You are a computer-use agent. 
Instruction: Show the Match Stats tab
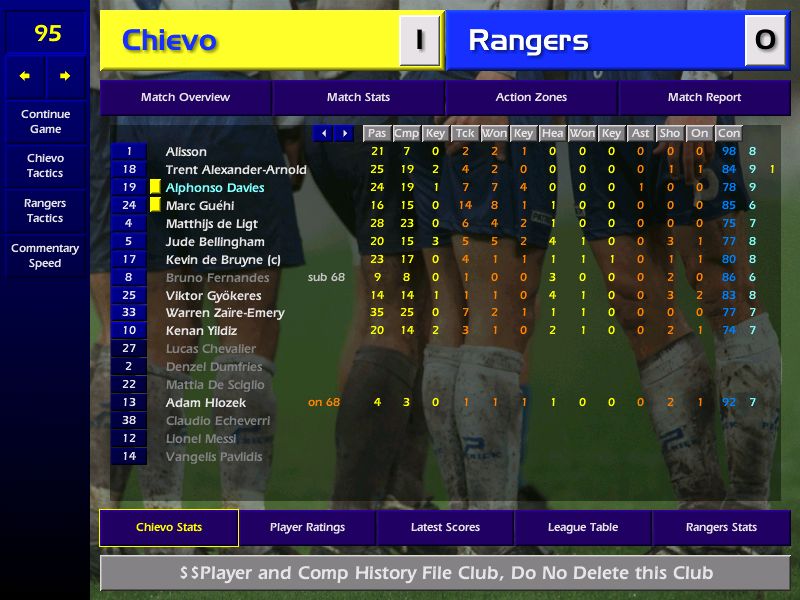pyautogui.click(x=358, y=98)
